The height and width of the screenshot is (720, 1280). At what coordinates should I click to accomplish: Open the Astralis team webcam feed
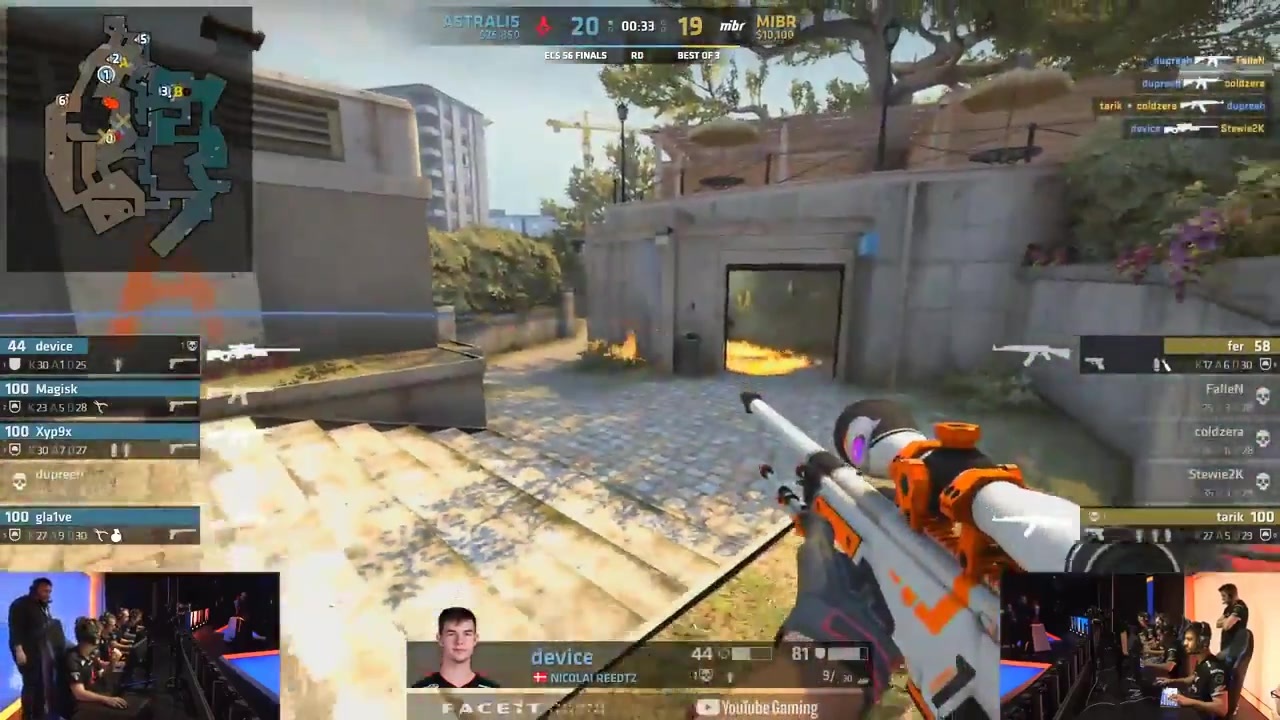point(140,645)
